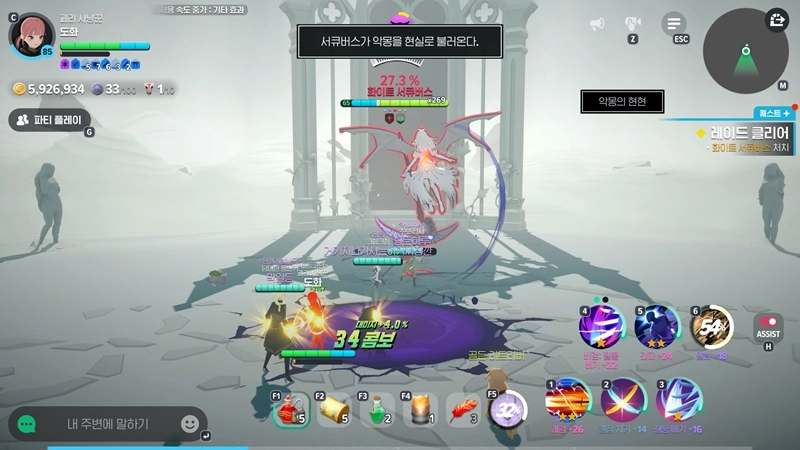Click the chat box 내 주변에 말하기
Viewport: 800px width, 450px height.
click(x=108, y=424)
